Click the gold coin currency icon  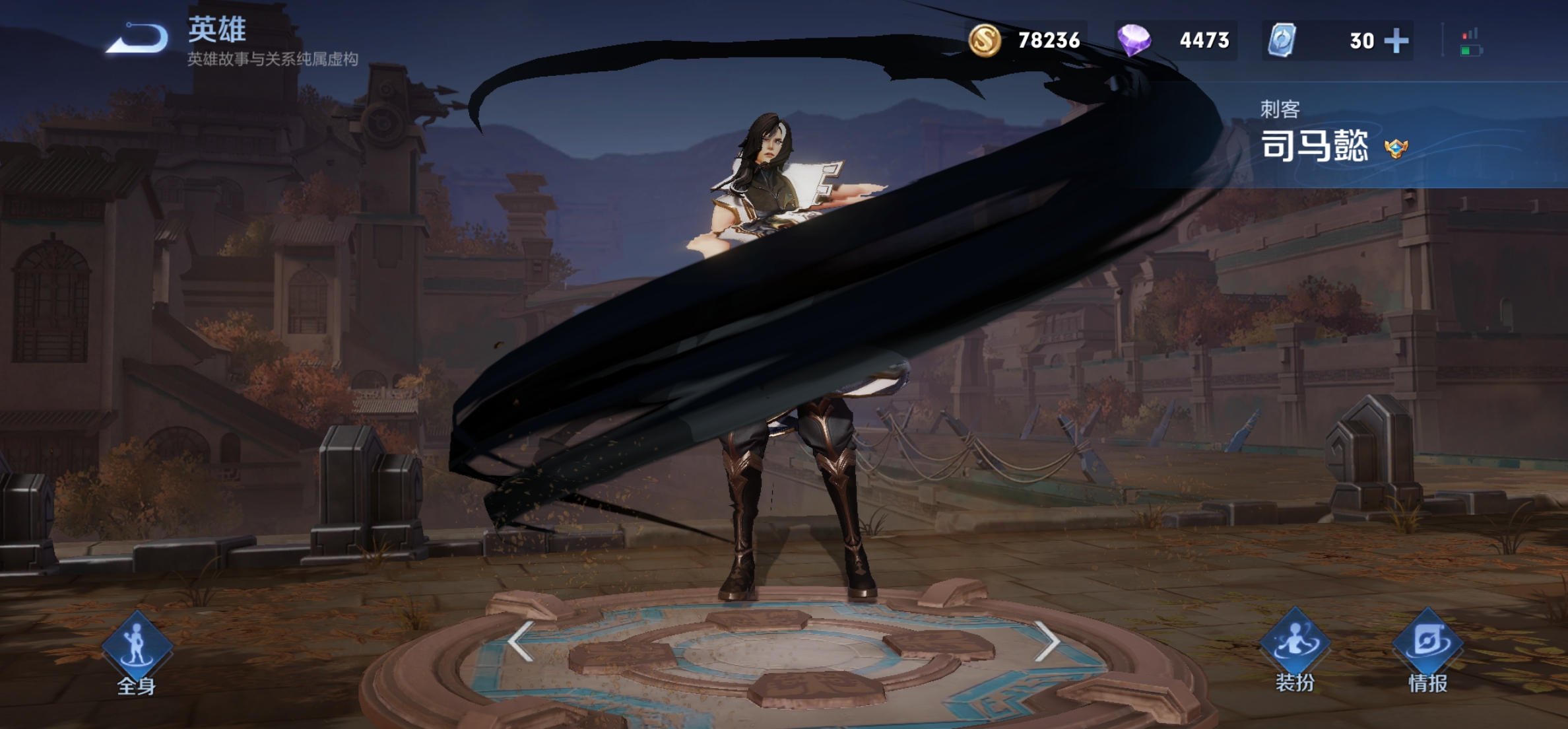click(x=985, y=40)
